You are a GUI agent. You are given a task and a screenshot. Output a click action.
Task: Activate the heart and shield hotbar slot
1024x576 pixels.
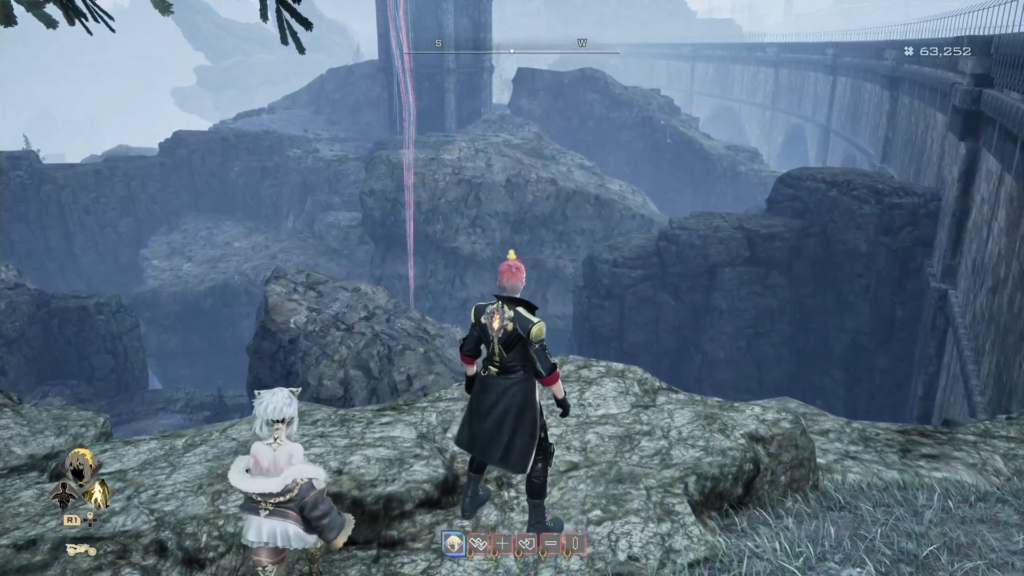(x=526, y=543)
